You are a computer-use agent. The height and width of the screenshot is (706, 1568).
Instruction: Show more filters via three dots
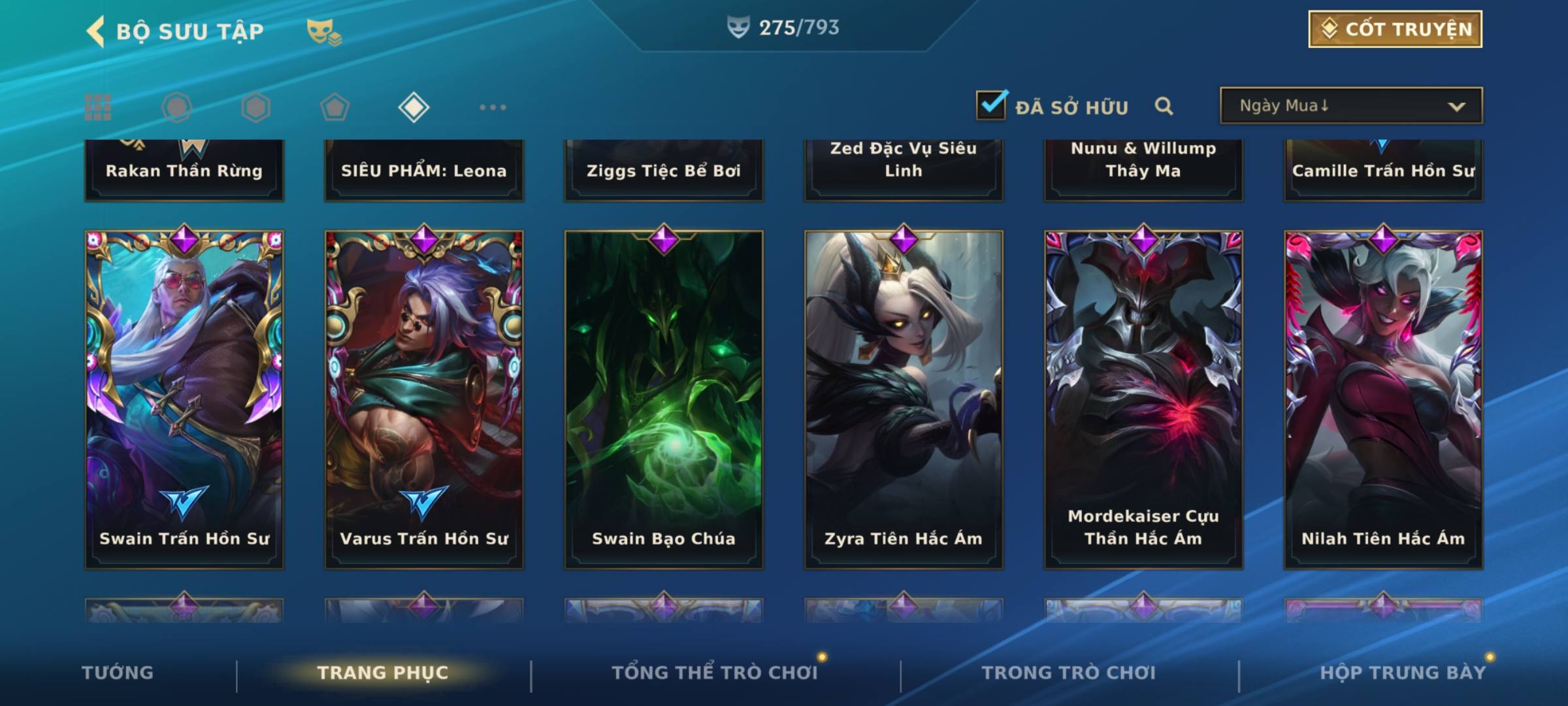[x=493, y=107]
